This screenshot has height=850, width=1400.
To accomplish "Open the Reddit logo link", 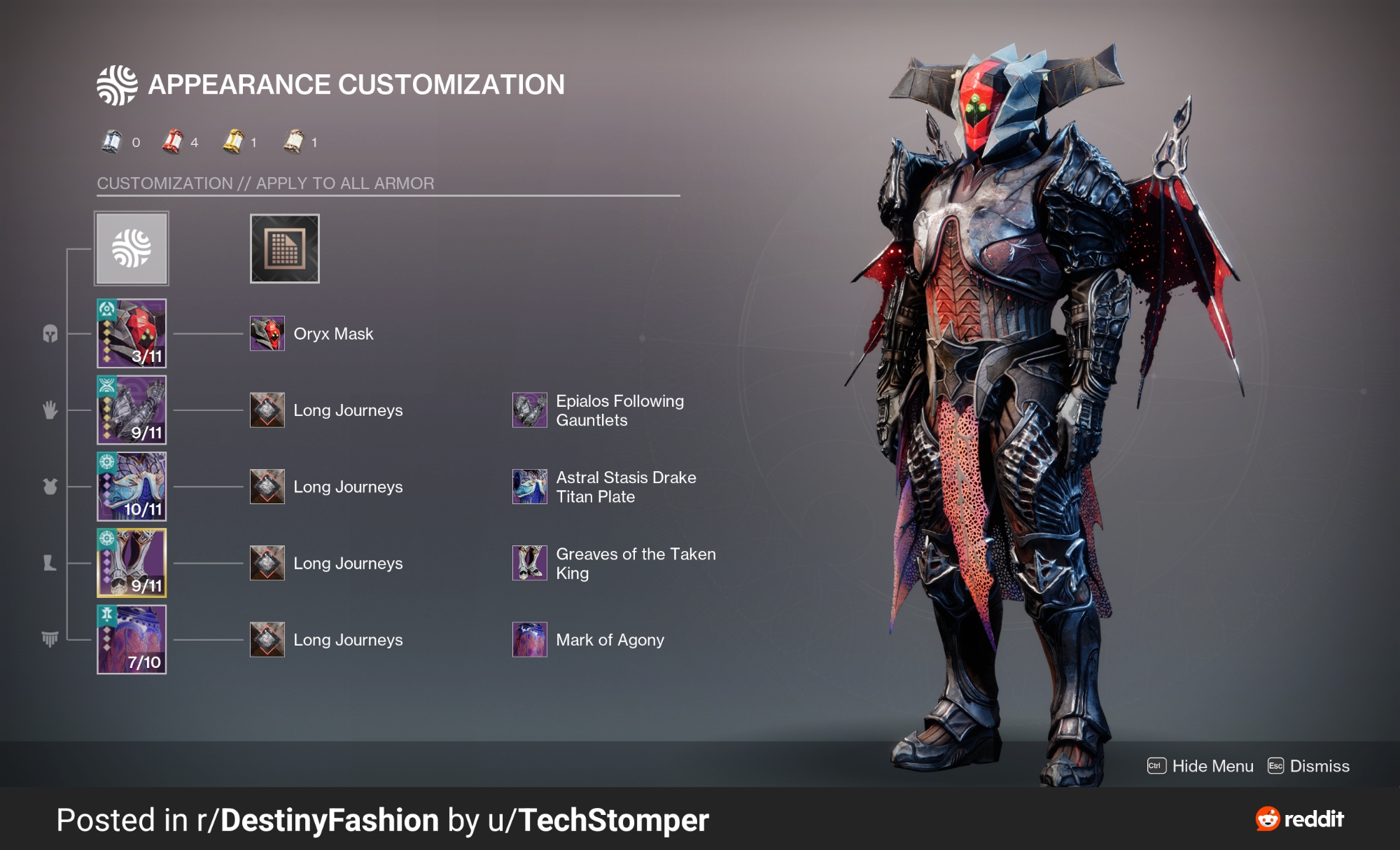I will (1300, 818).
